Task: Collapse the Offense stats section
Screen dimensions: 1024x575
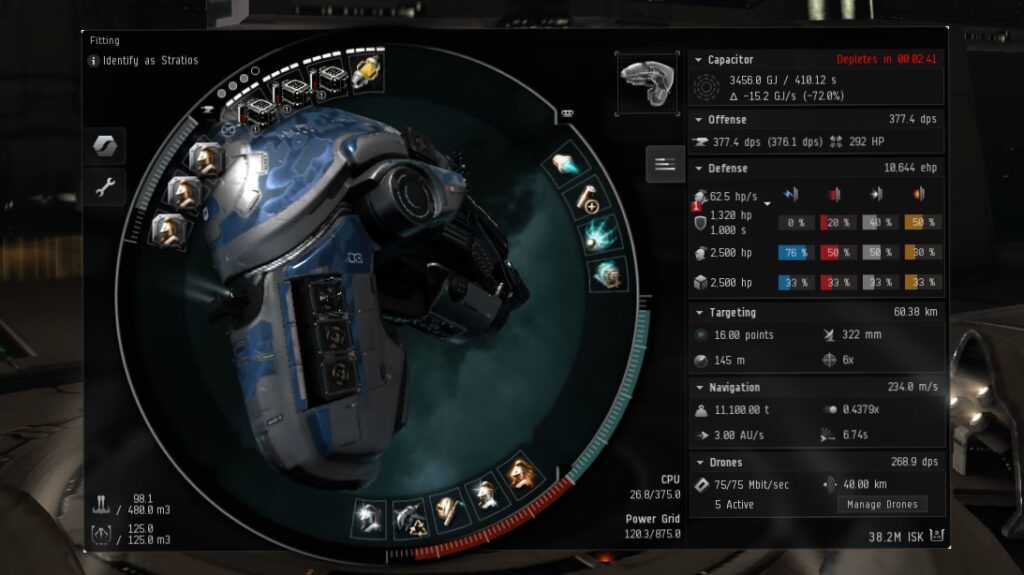Action: pos(698,120)
